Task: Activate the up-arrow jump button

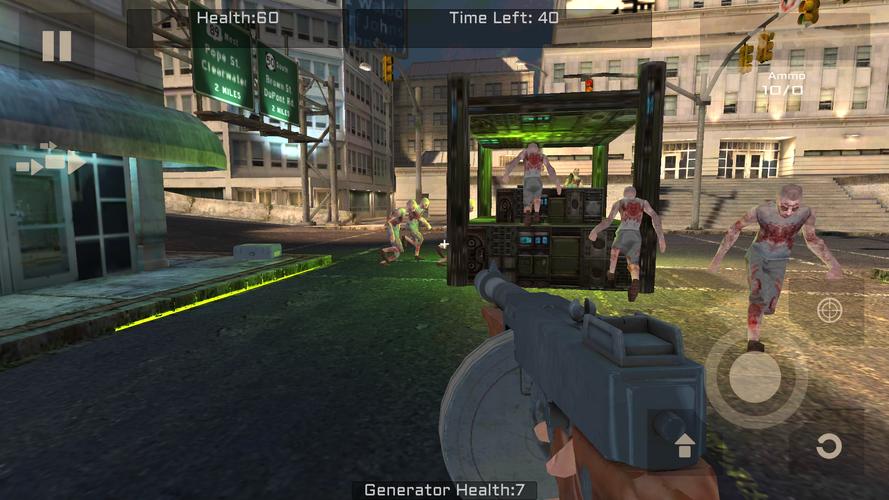Action: click(685, 446)
